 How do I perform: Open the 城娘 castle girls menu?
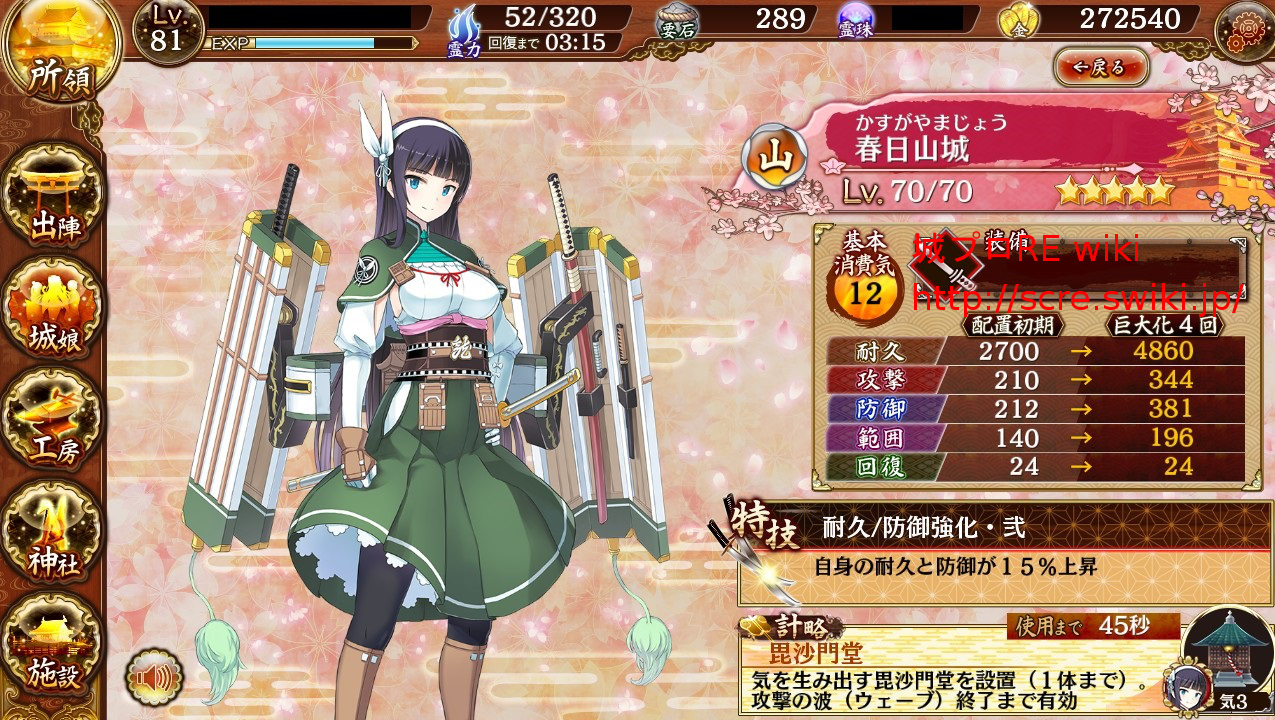point(55,308)
